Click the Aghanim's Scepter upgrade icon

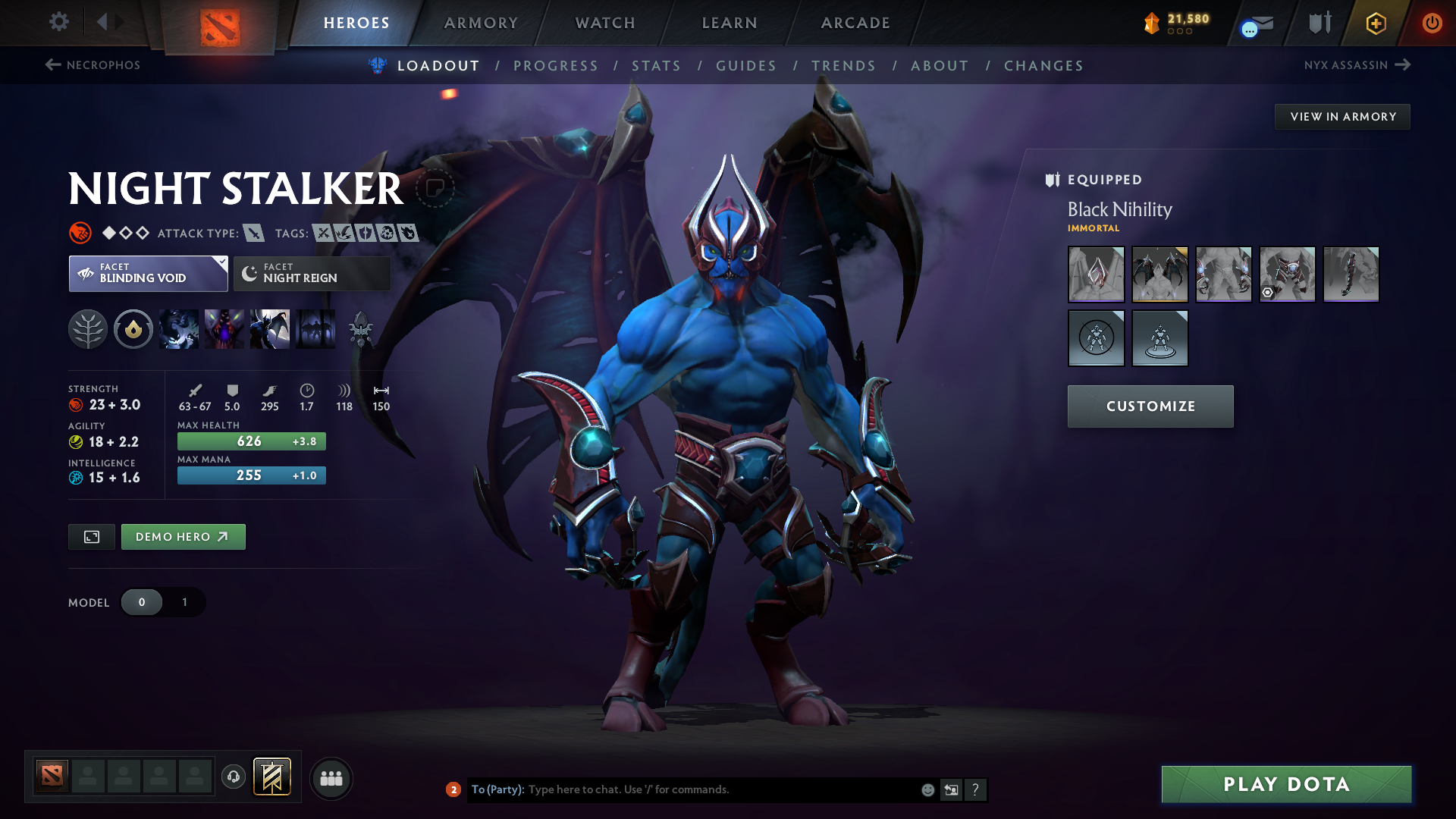pos(362,329)
